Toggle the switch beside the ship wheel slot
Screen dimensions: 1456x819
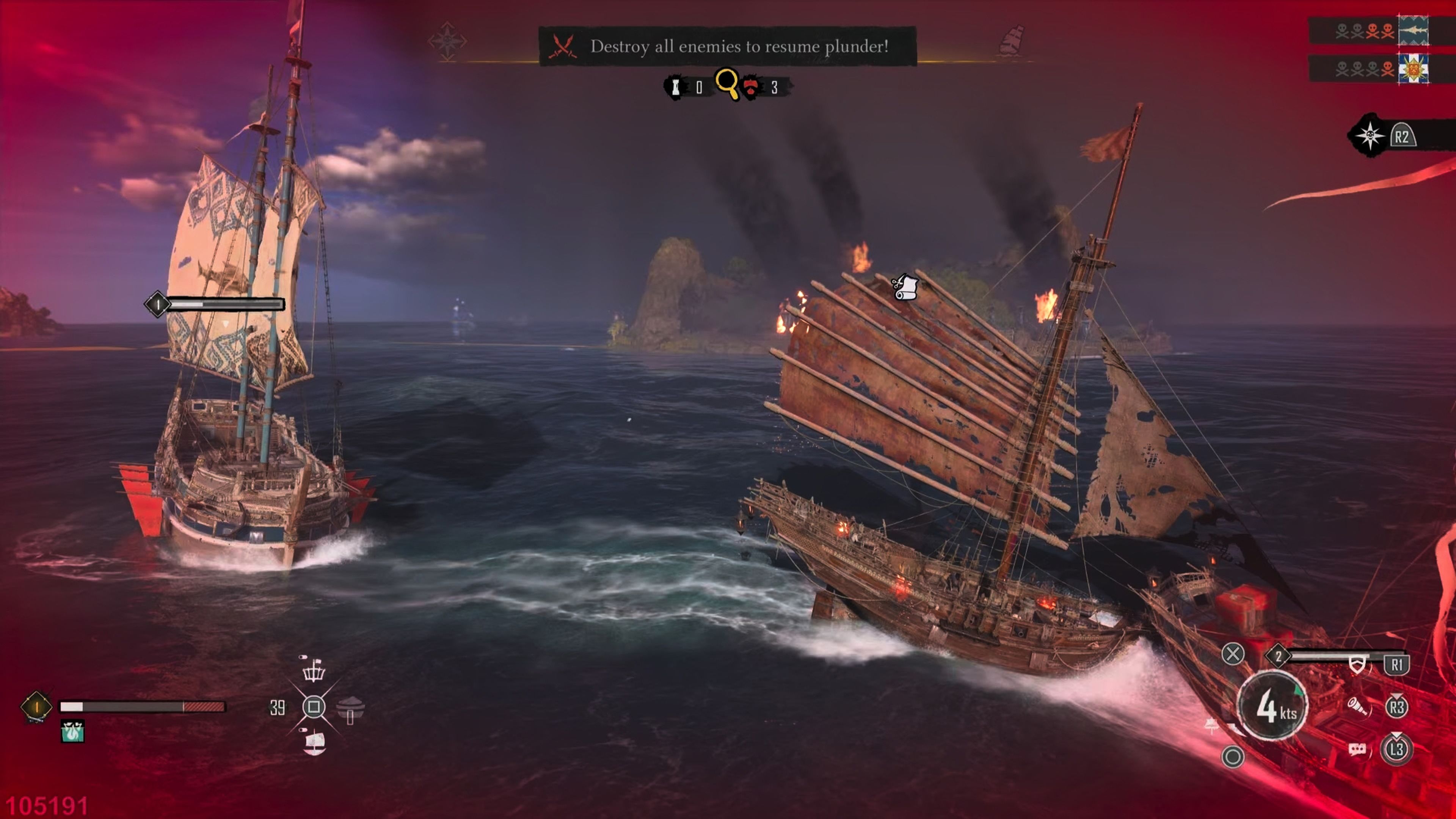[x=303, y=730]
